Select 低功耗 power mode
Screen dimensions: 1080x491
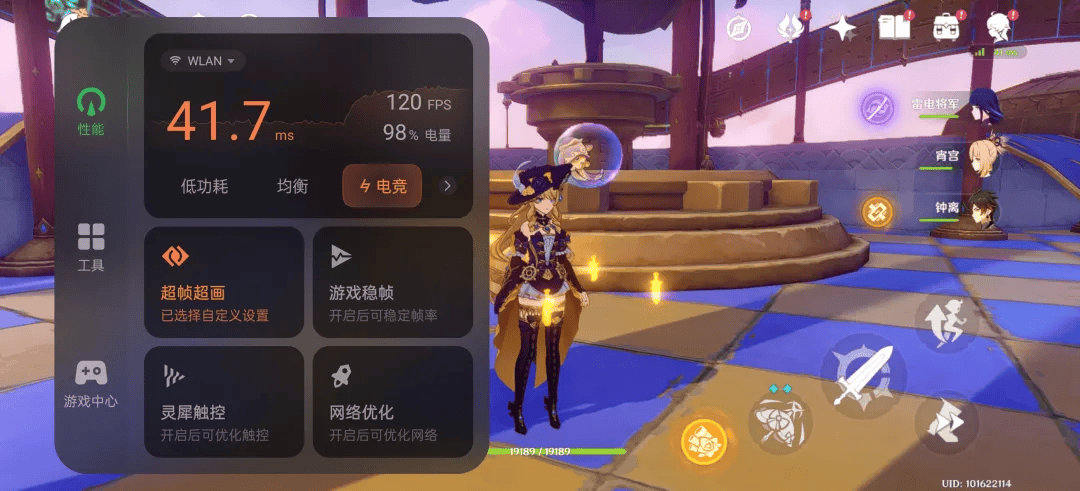(204, 186)
